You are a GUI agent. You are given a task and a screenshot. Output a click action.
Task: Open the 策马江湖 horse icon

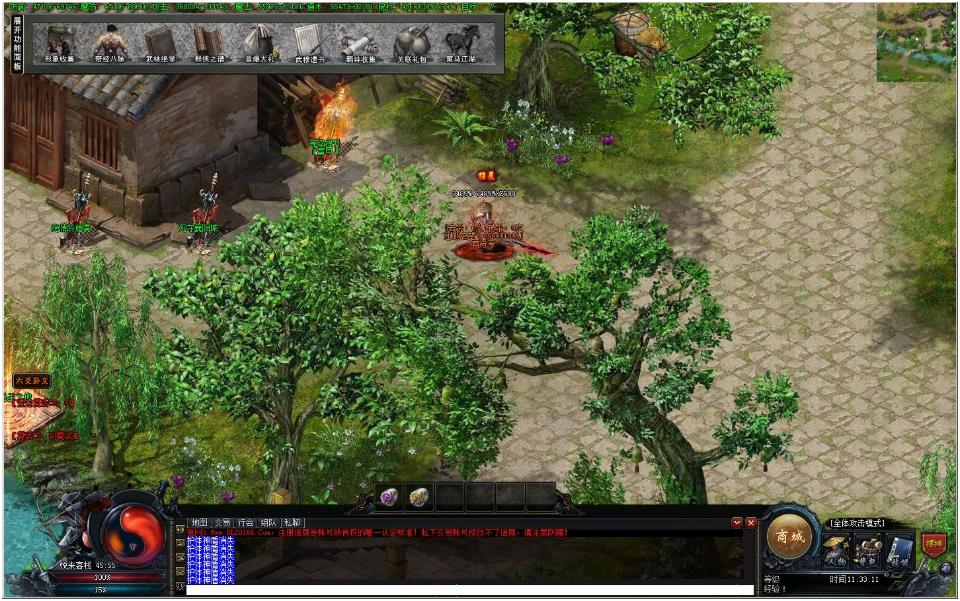pos(461,43)
